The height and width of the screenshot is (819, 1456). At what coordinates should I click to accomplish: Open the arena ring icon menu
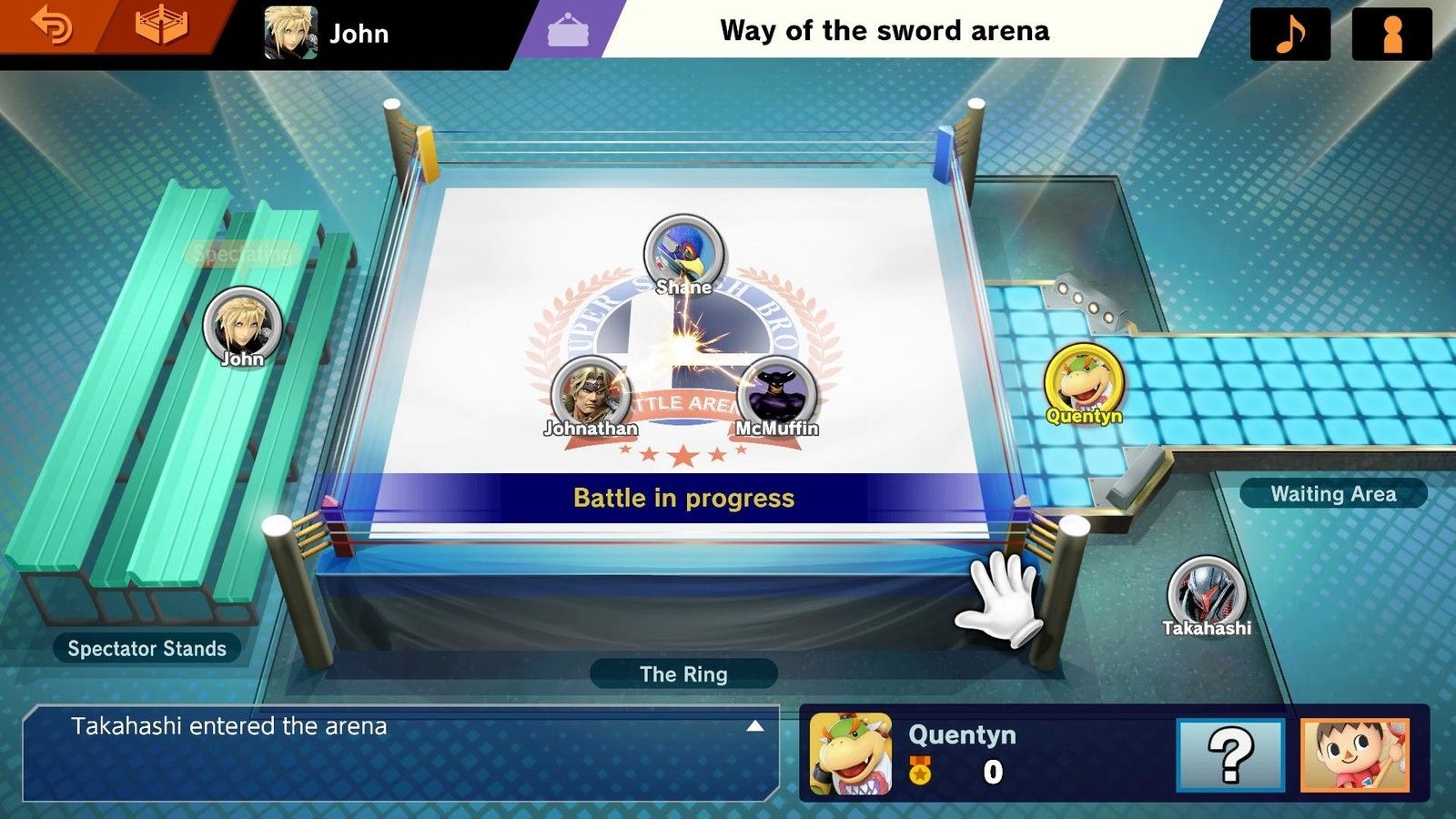[162, 27]
